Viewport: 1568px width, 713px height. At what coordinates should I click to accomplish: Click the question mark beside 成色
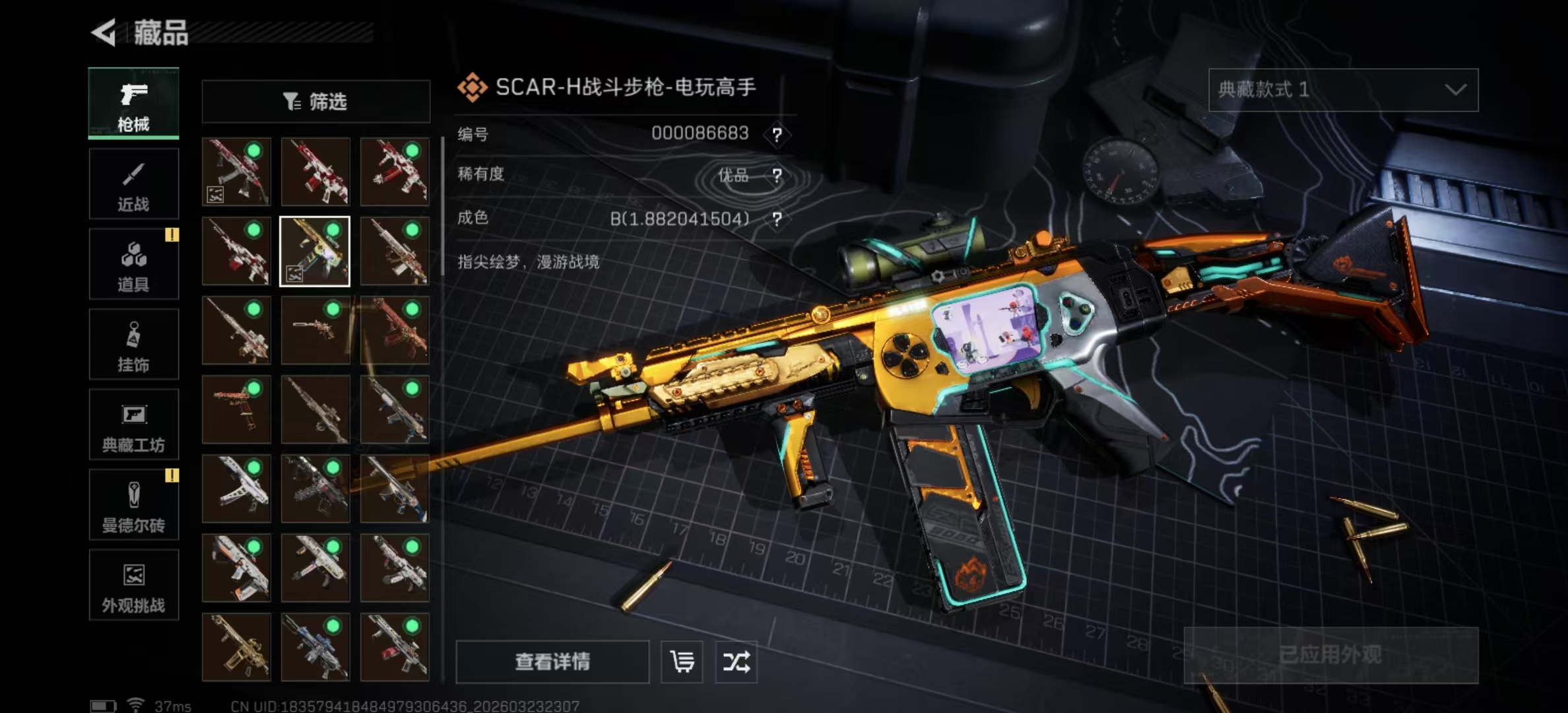point(777,219)
